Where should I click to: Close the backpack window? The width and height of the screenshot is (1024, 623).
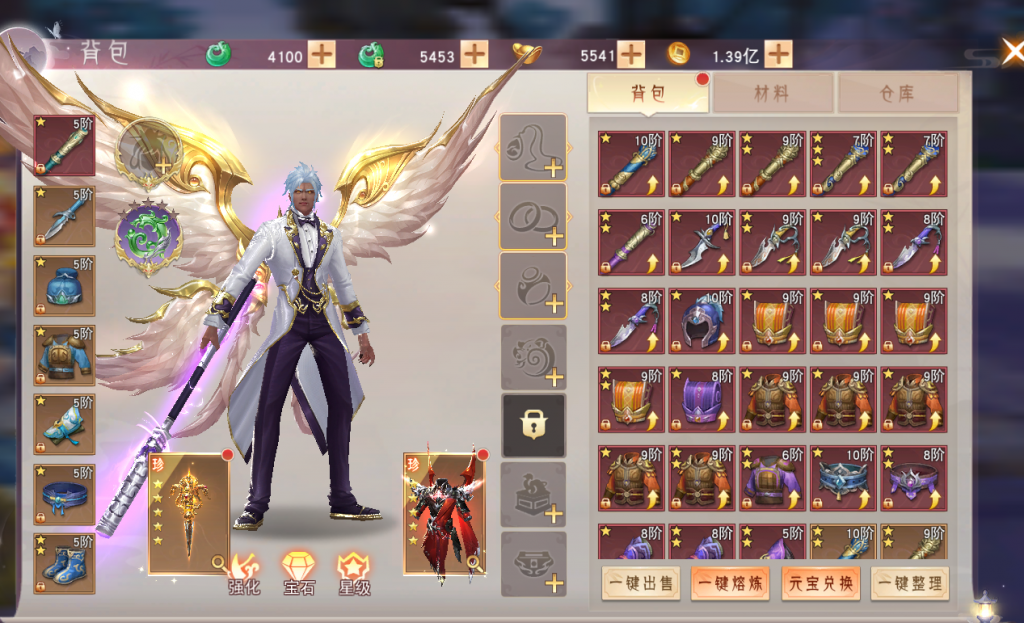point(1011,52)
